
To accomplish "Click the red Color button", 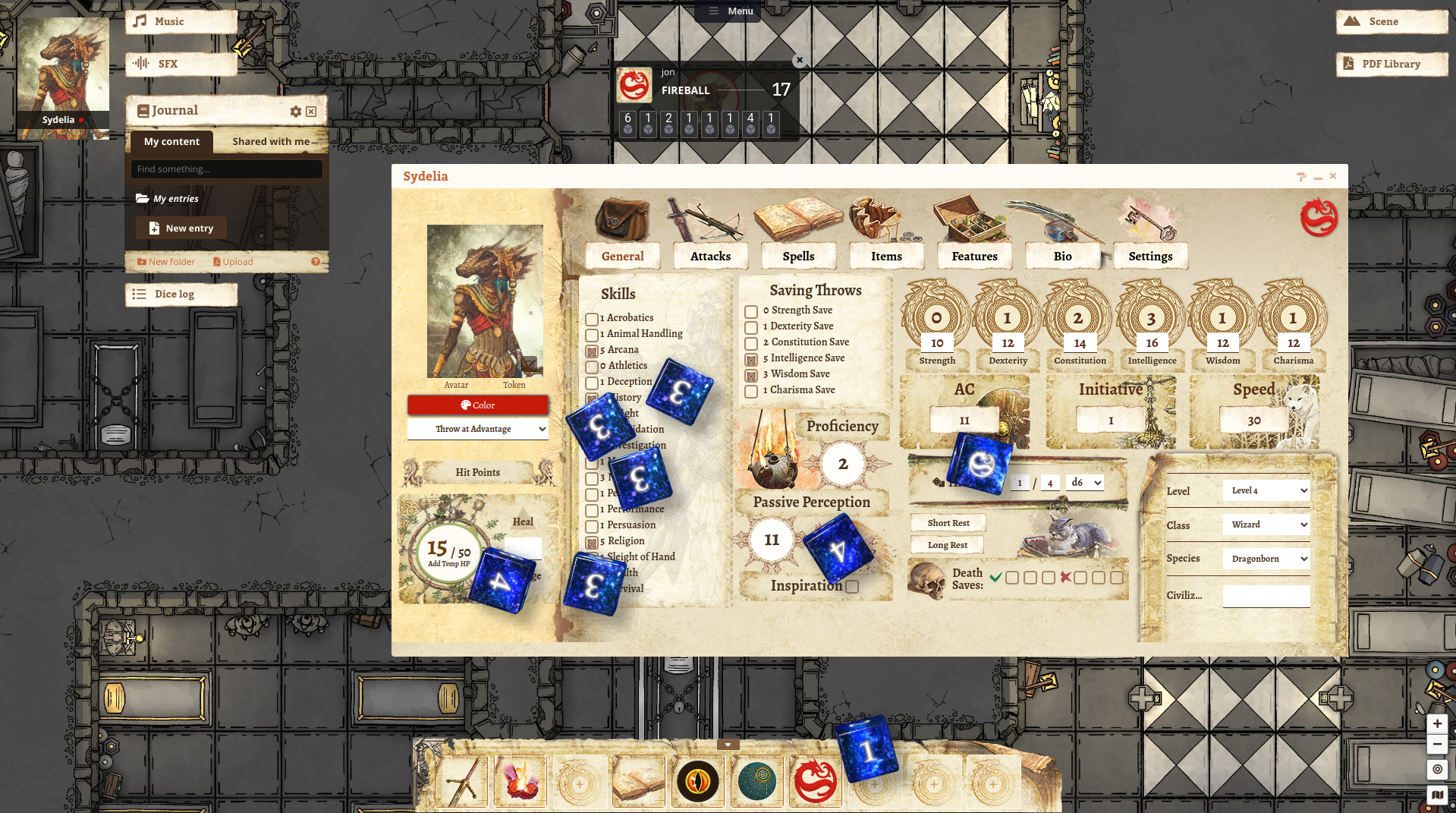I will (477, 405).
